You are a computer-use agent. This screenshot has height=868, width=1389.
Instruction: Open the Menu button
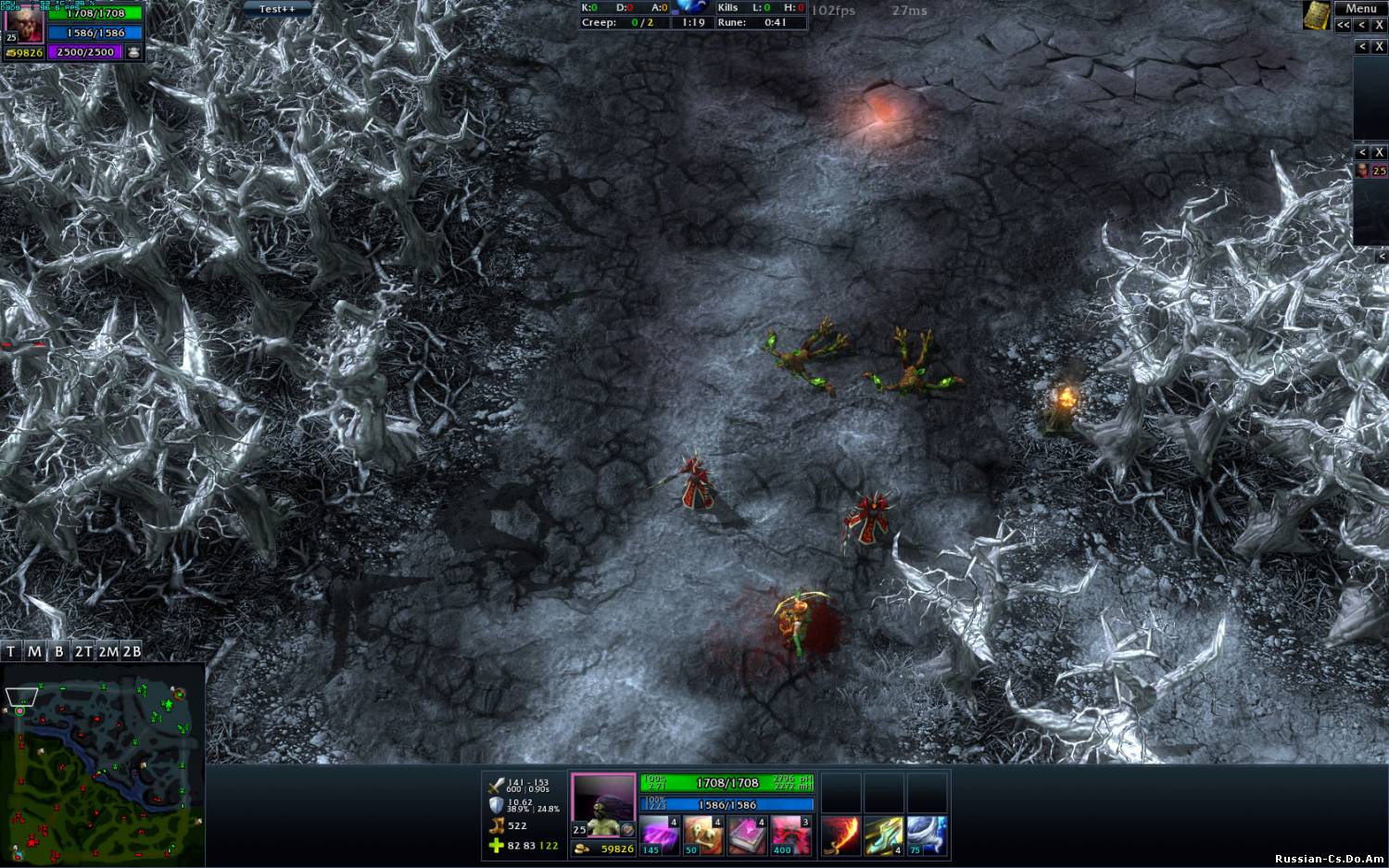tap(1360, 8)
